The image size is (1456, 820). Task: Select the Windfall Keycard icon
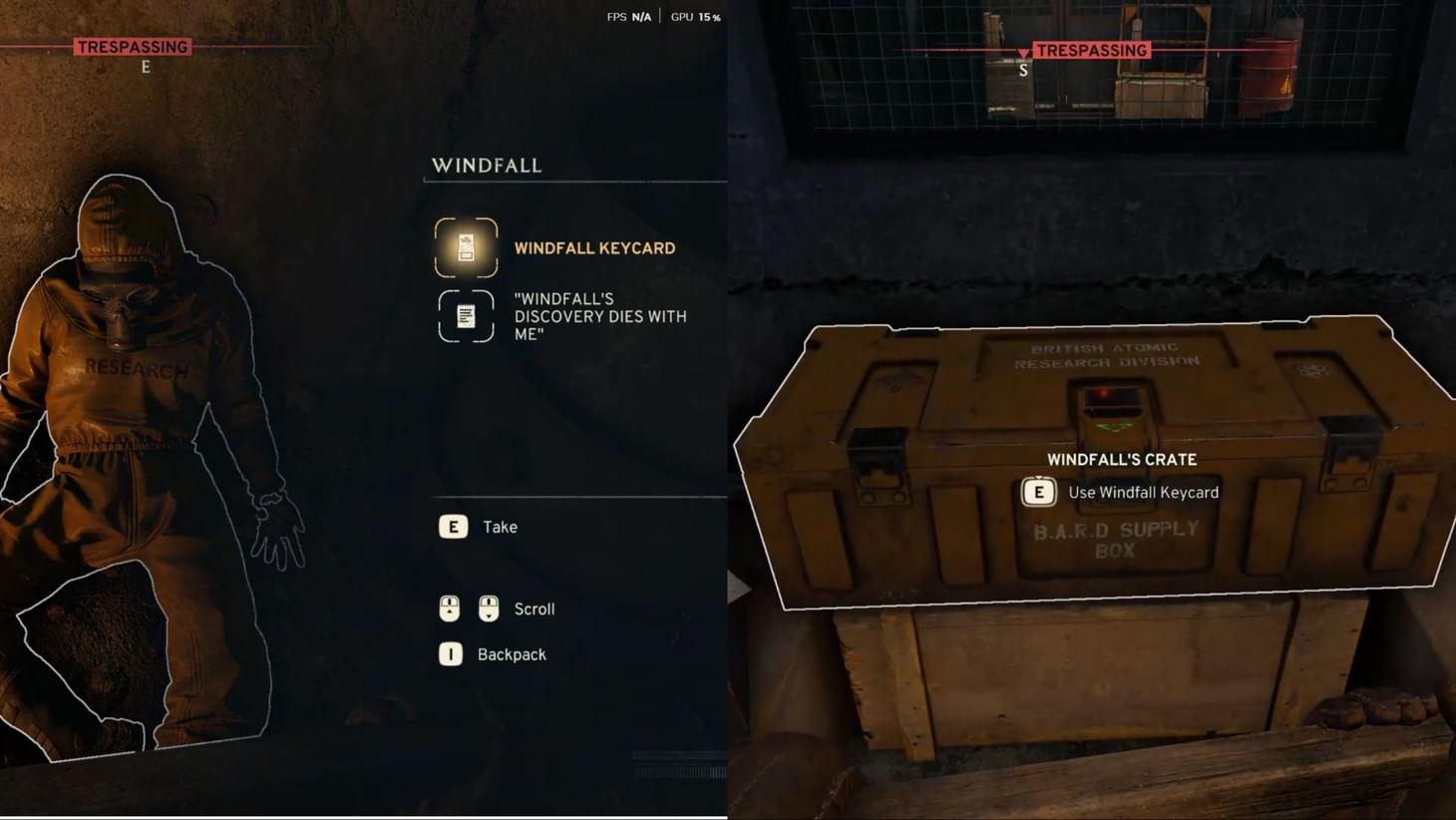(465, 247)
